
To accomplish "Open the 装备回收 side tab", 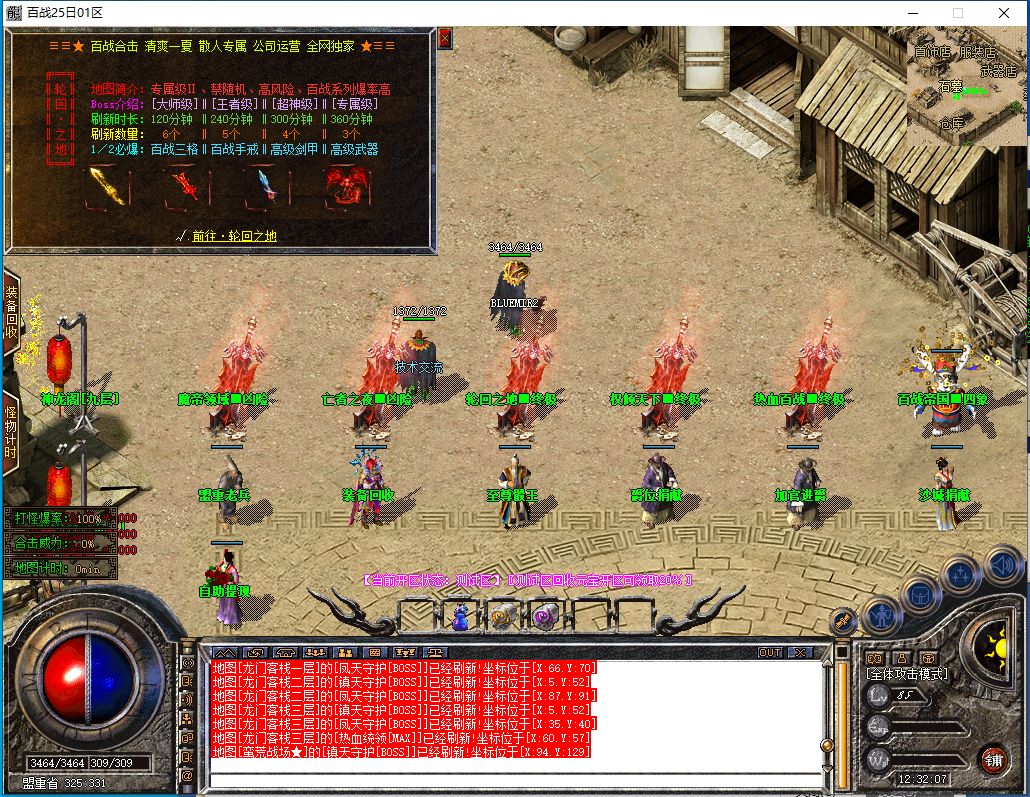I will tap(11, 312).
